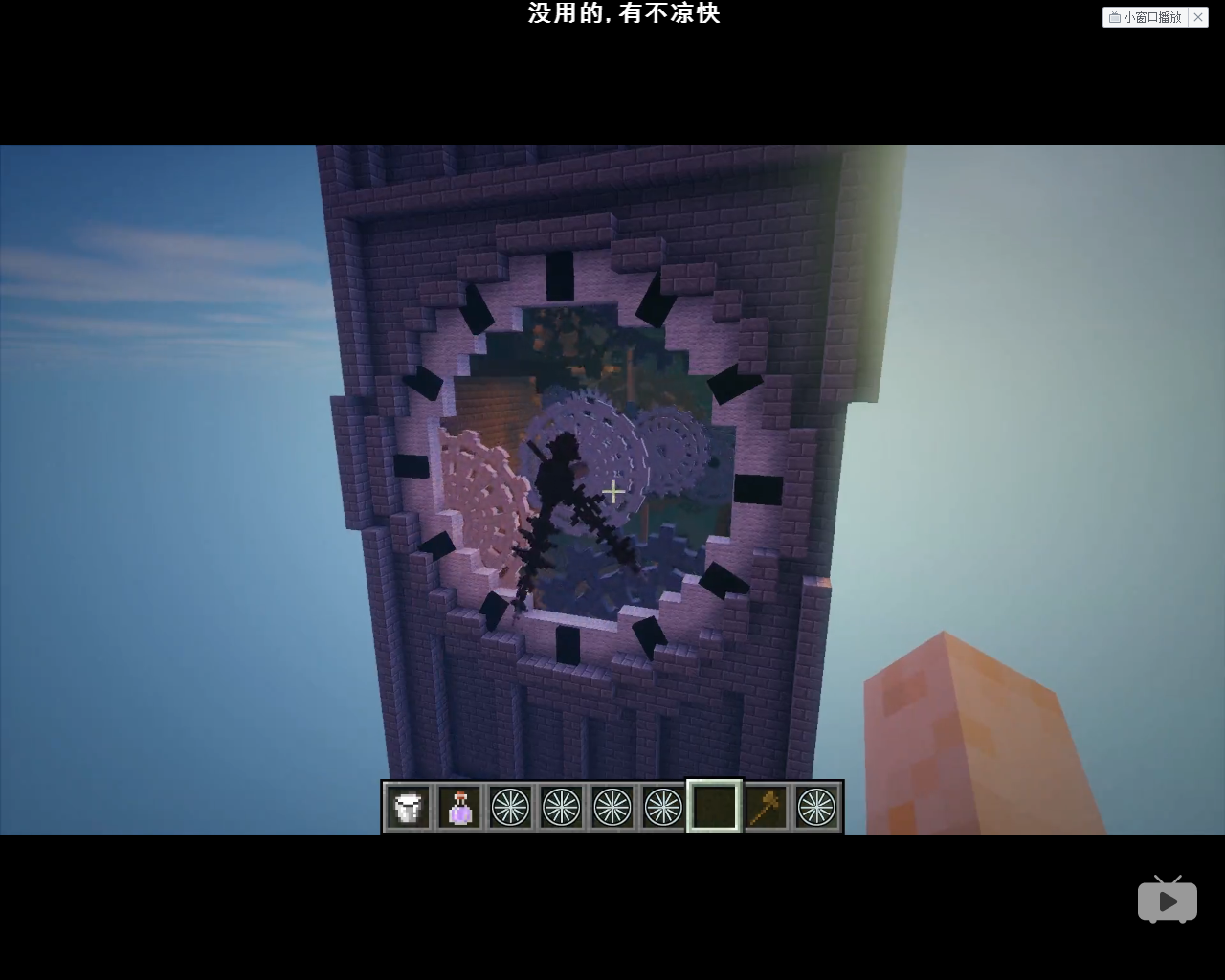Choose the wheel item next to the wooden tool

[816, 808]
